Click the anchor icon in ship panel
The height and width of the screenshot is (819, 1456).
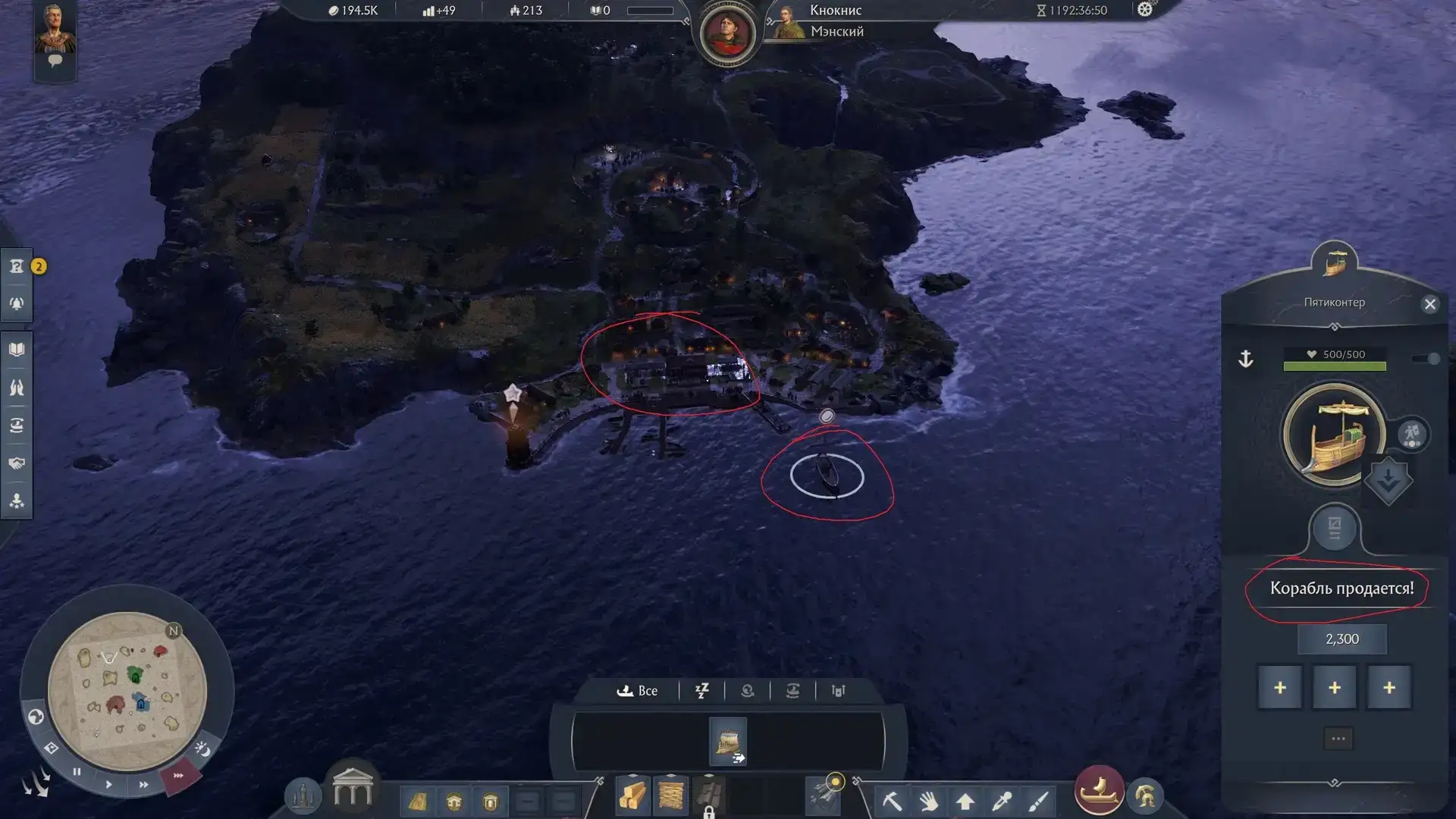coord(1246,359)
